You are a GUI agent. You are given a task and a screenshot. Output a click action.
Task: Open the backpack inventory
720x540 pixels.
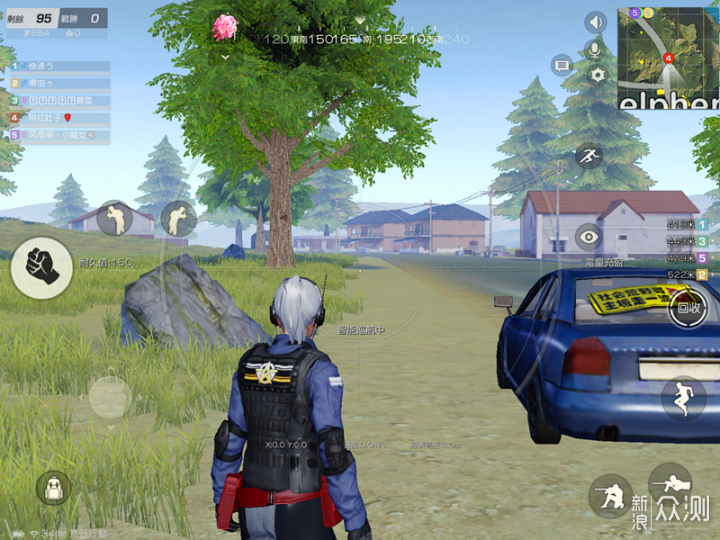(x=52, y=488)
